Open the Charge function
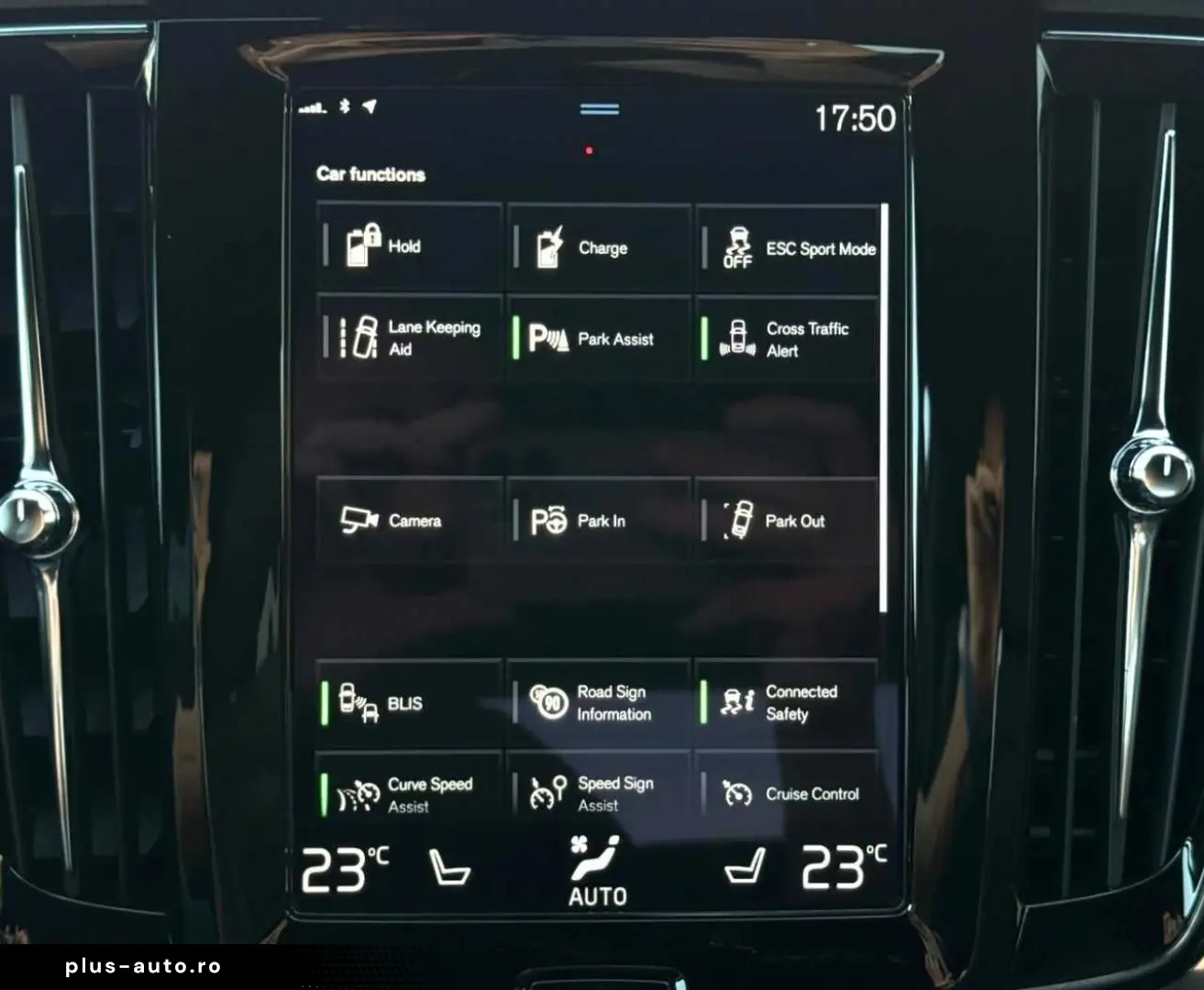This screenshot has width=1204, height=990. tap(597, 247)
